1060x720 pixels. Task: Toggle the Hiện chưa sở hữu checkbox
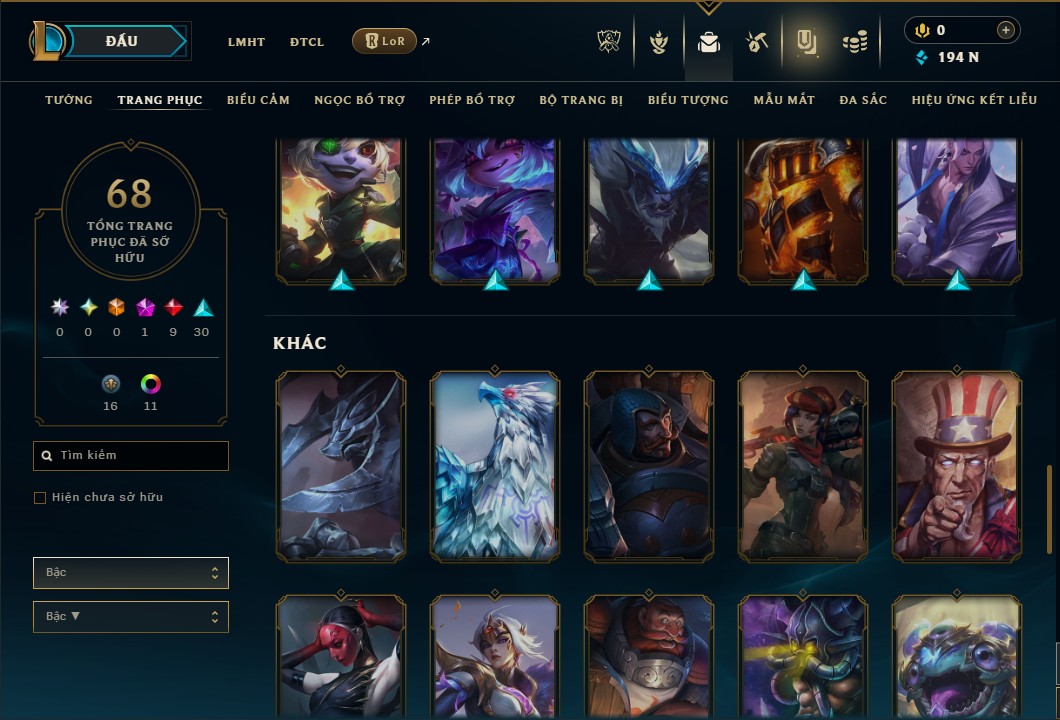coord(40,498)
